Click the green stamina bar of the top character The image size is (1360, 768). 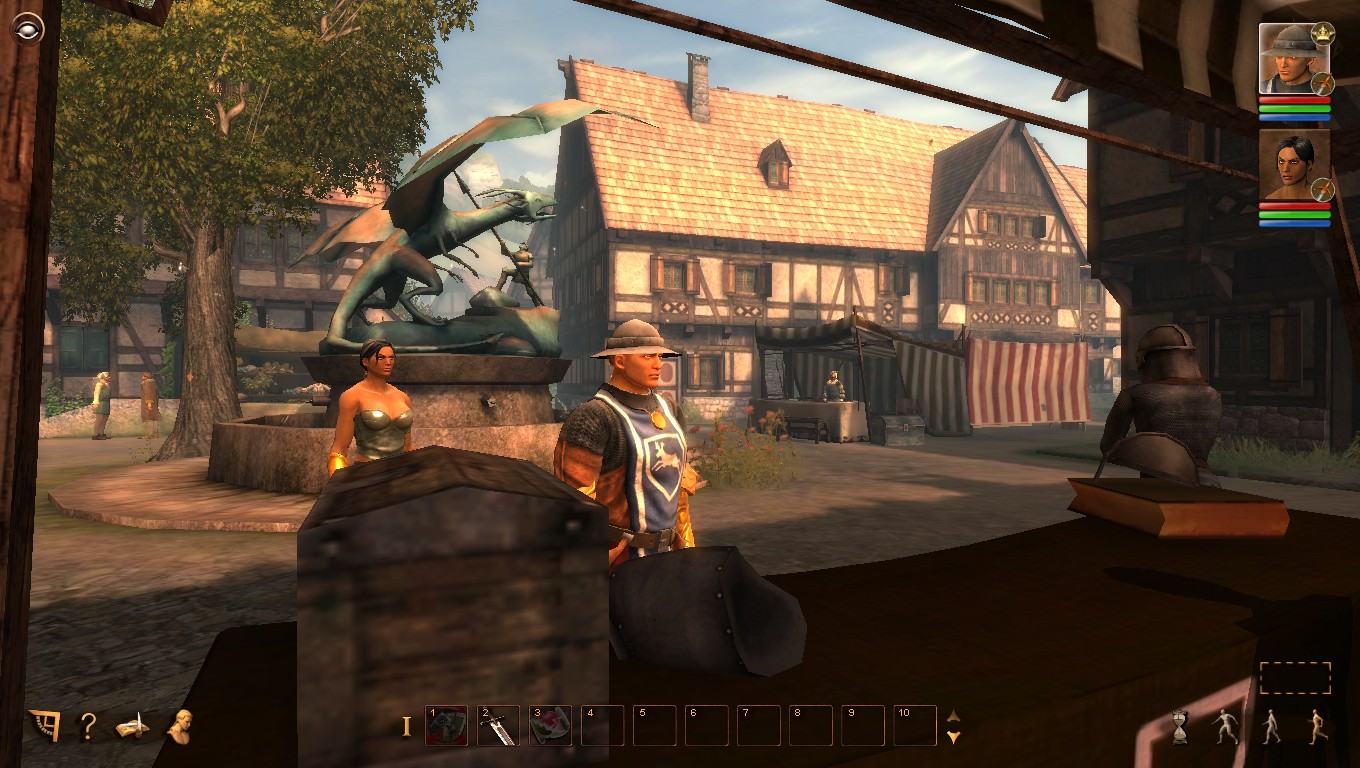point(1295,107)
